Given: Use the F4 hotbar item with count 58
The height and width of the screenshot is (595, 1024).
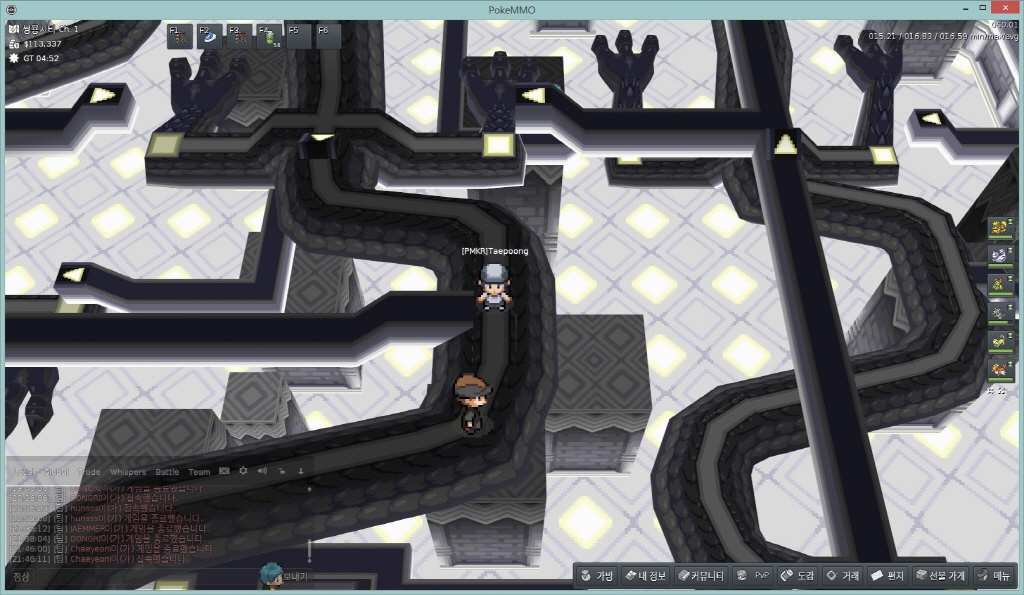Looking at the screenshot, I should click(269, 36).
